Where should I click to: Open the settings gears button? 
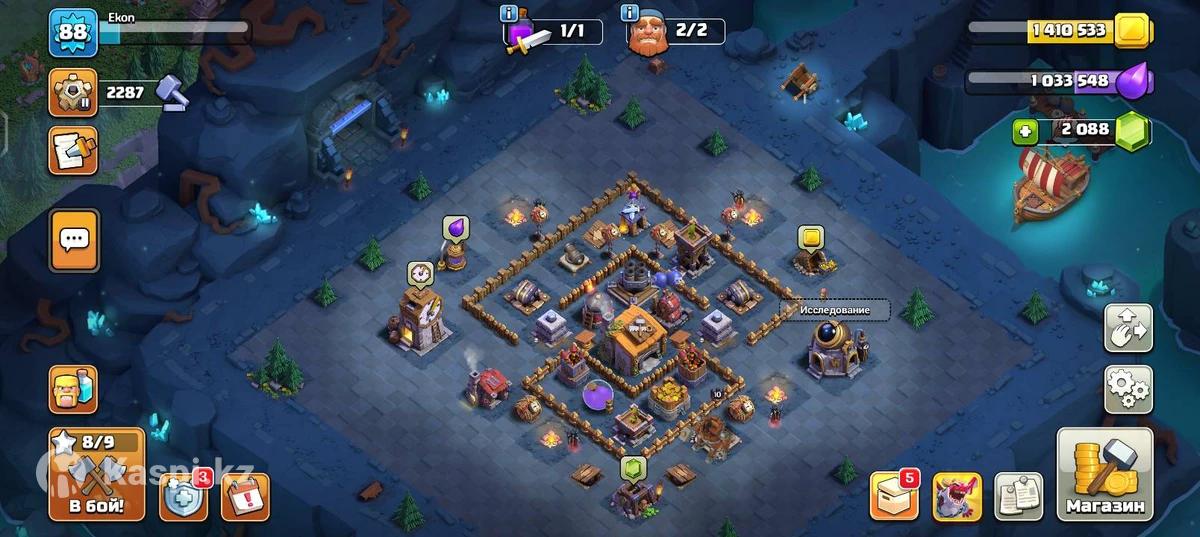coord(1128,388)
